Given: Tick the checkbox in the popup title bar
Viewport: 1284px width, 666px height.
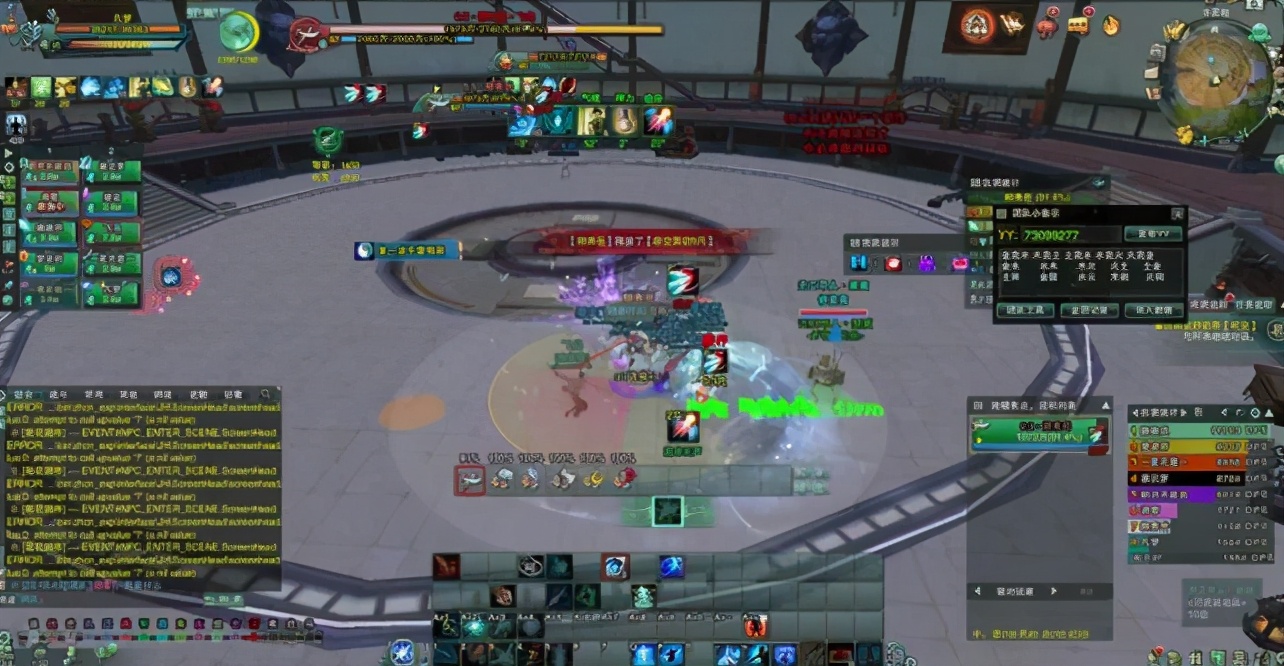Looking at the screenshot, I should point(1002,213).
